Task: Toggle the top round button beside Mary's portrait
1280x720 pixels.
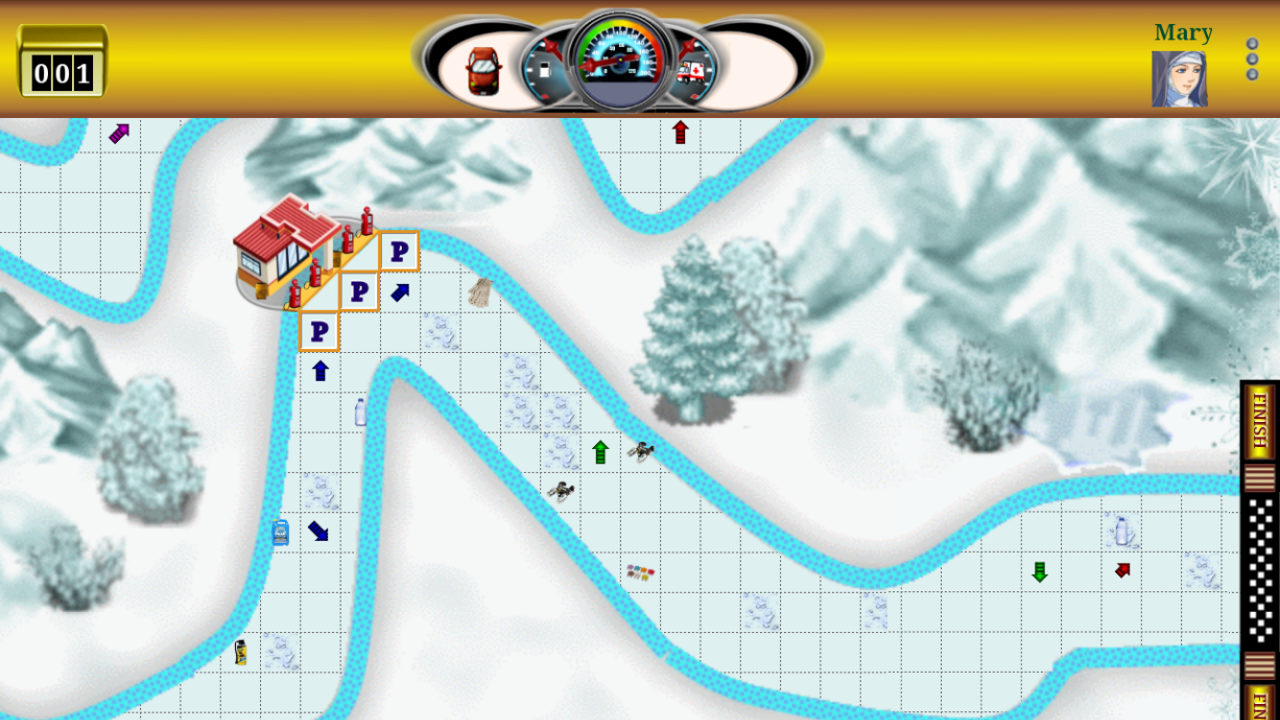Action: [x=1252, y=44]
